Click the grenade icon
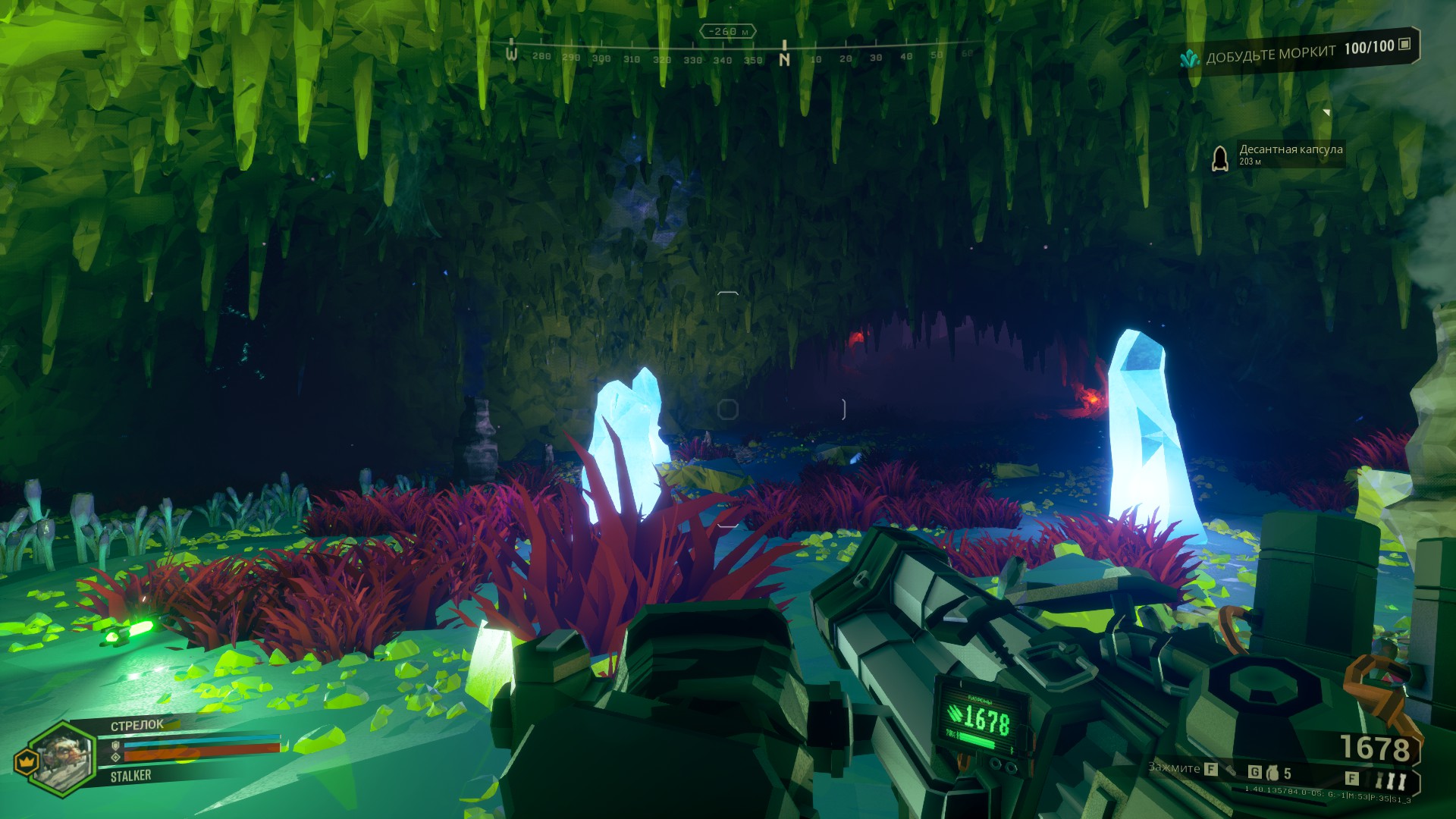 tap(1272, 773)
